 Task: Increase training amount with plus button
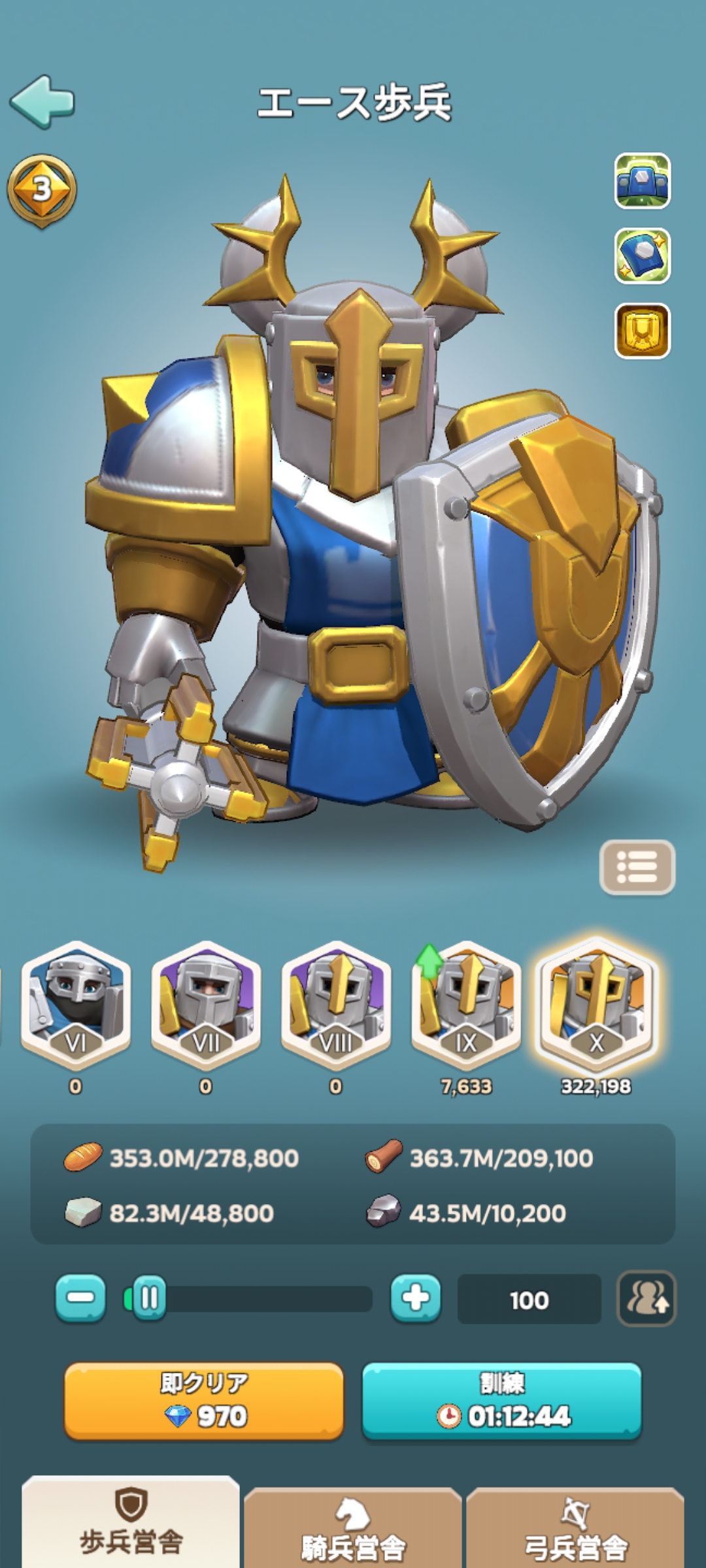[416, 1298]
